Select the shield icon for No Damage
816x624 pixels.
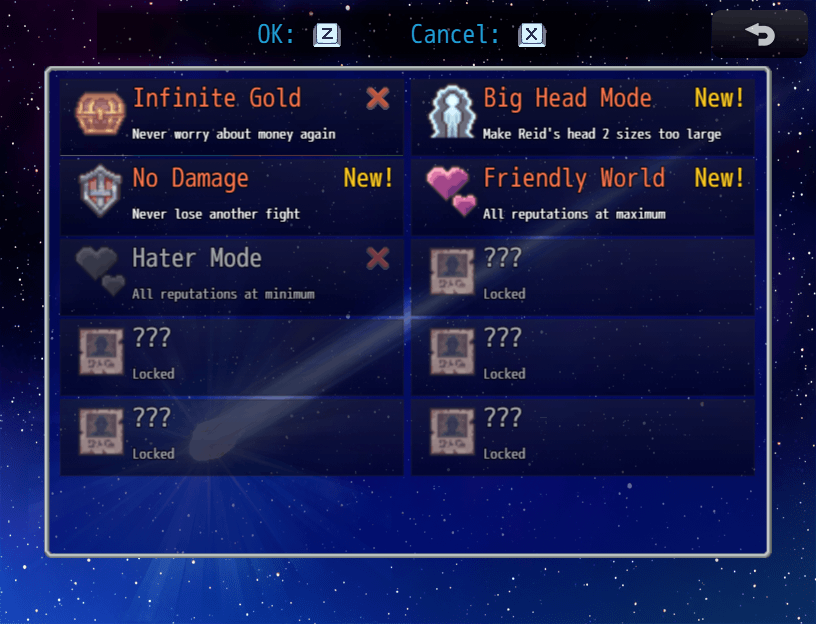(x=99, y=193)
